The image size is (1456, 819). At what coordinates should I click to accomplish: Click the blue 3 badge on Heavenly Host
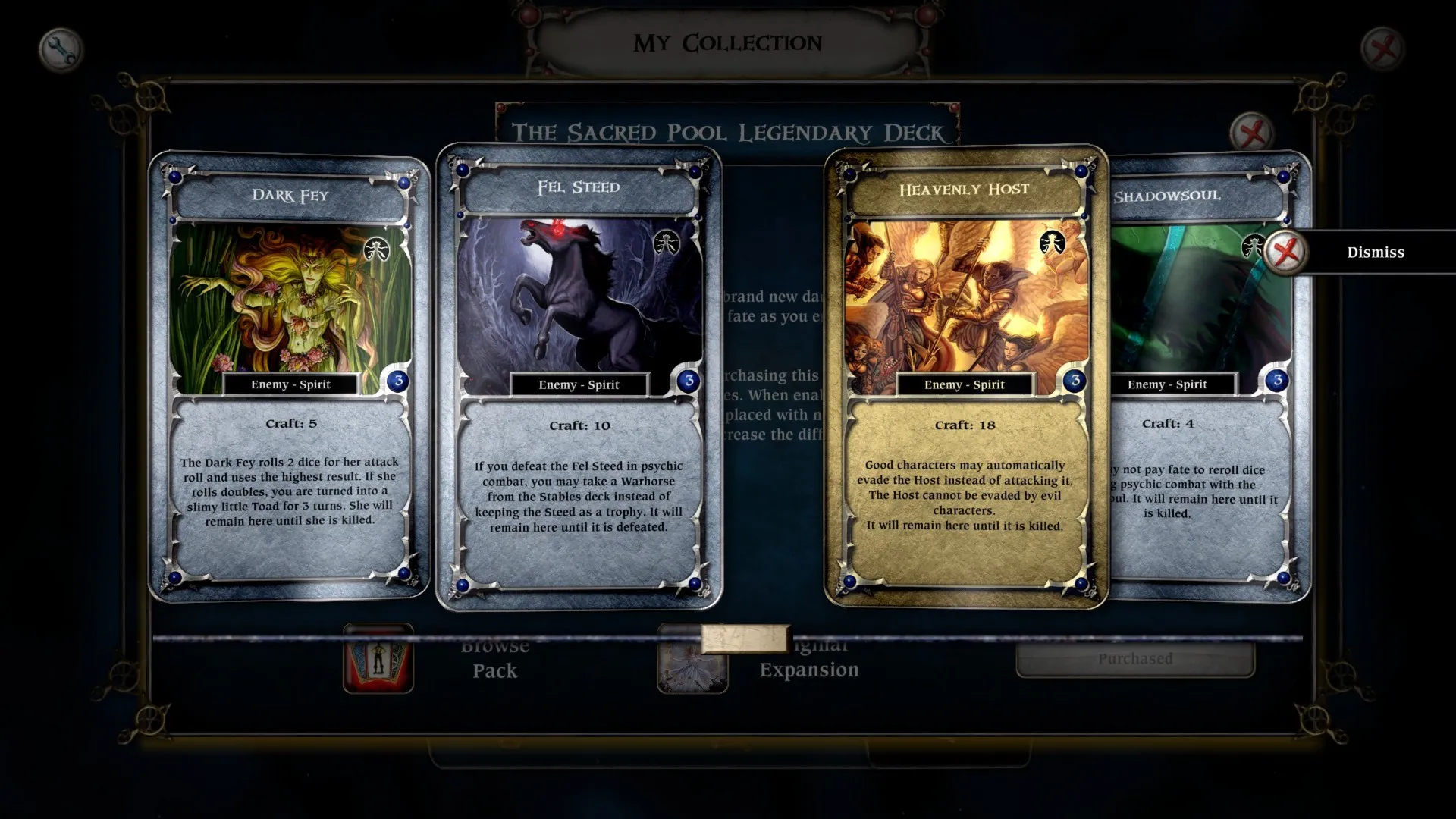point(1075,381)
